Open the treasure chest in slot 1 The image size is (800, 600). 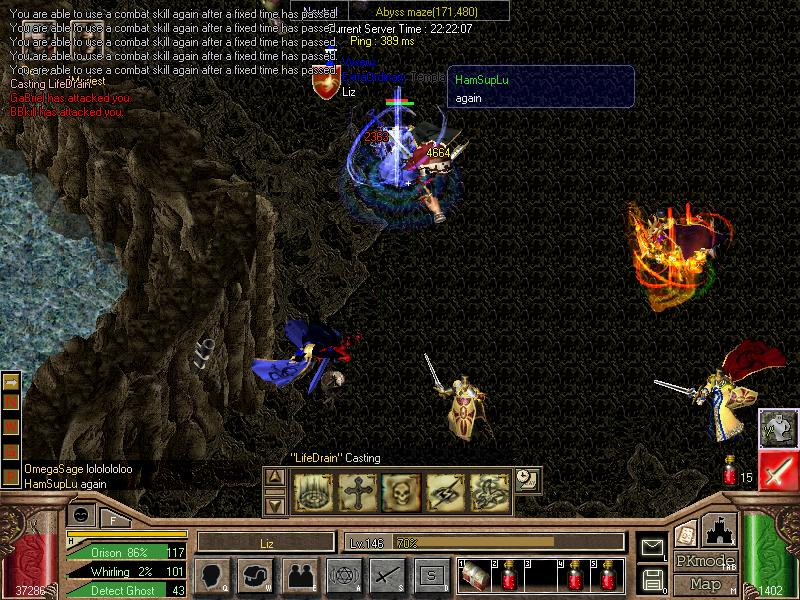pos(474,575)
